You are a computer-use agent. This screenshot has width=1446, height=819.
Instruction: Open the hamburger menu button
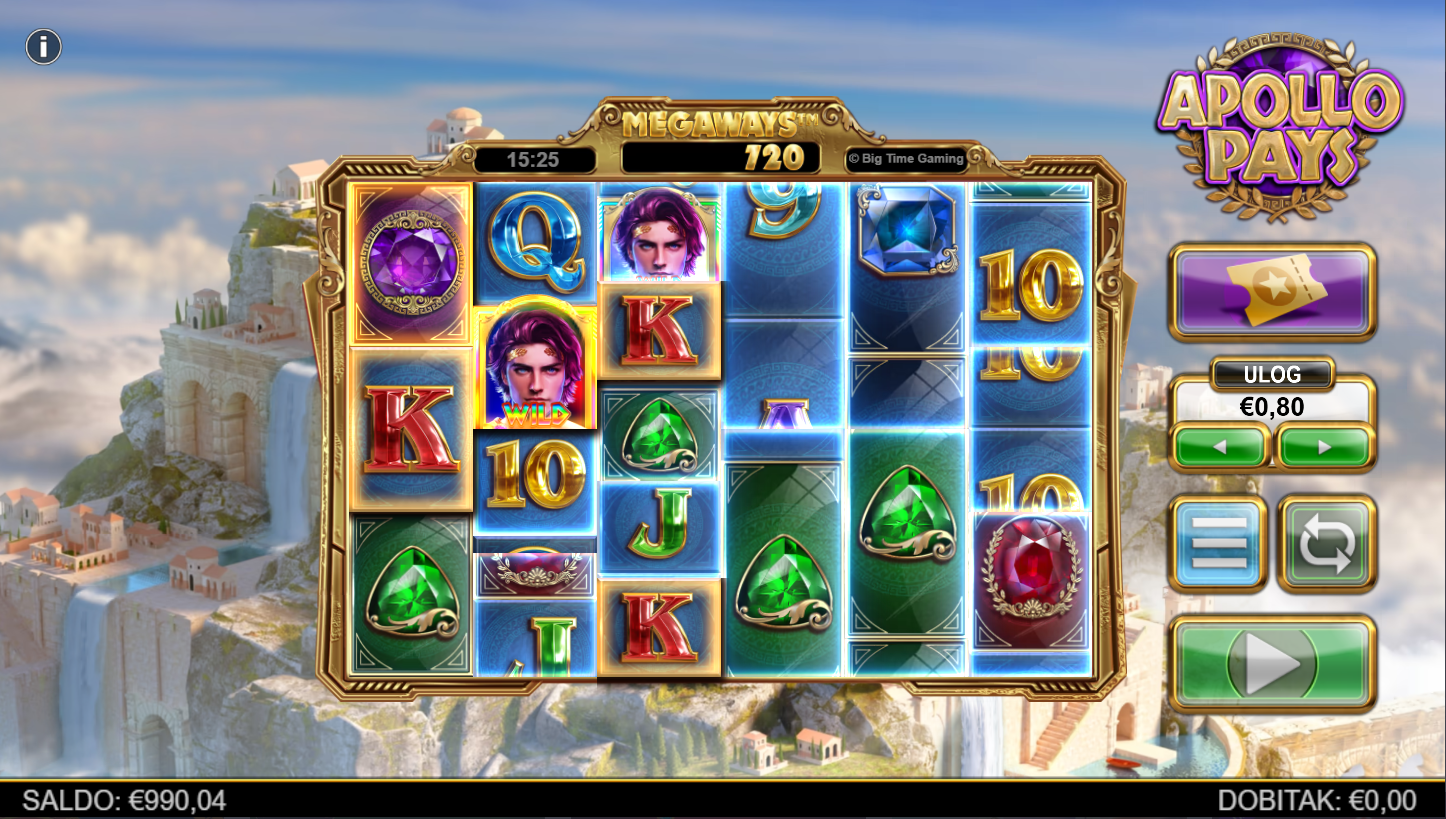click(1219, 543)
